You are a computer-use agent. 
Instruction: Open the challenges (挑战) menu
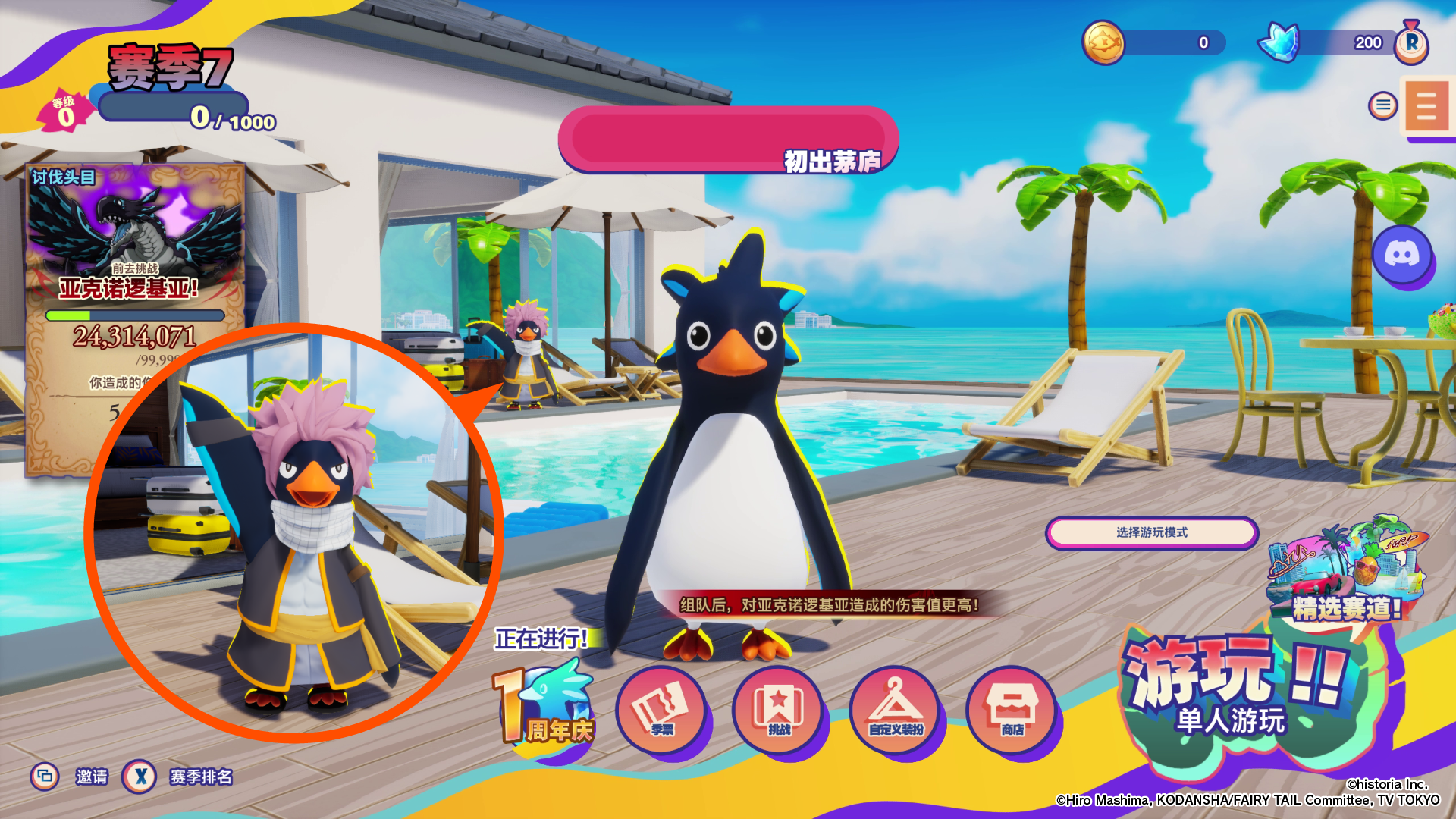778,711
